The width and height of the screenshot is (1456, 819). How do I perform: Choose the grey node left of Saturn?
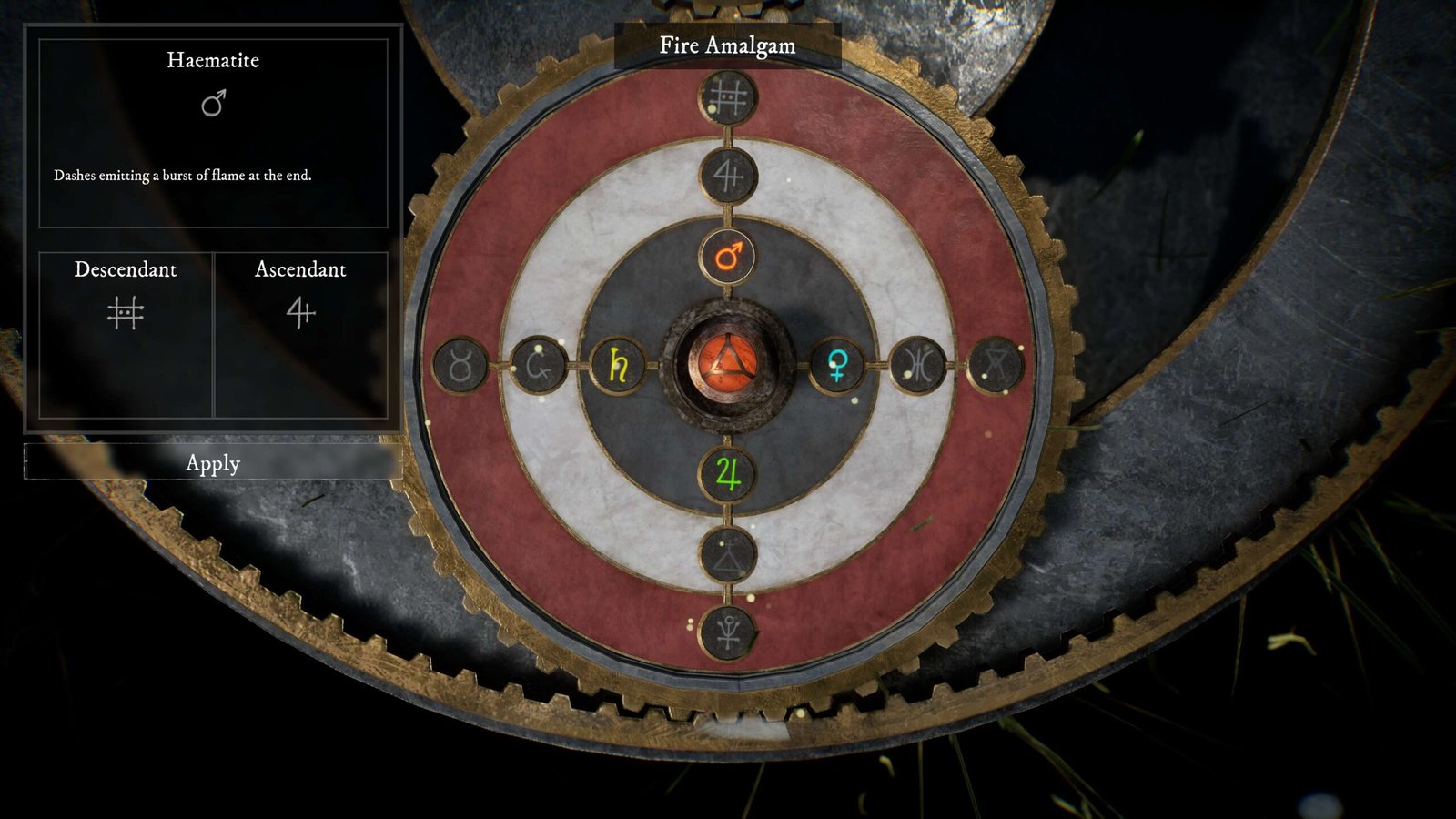(x=539, y=367)
